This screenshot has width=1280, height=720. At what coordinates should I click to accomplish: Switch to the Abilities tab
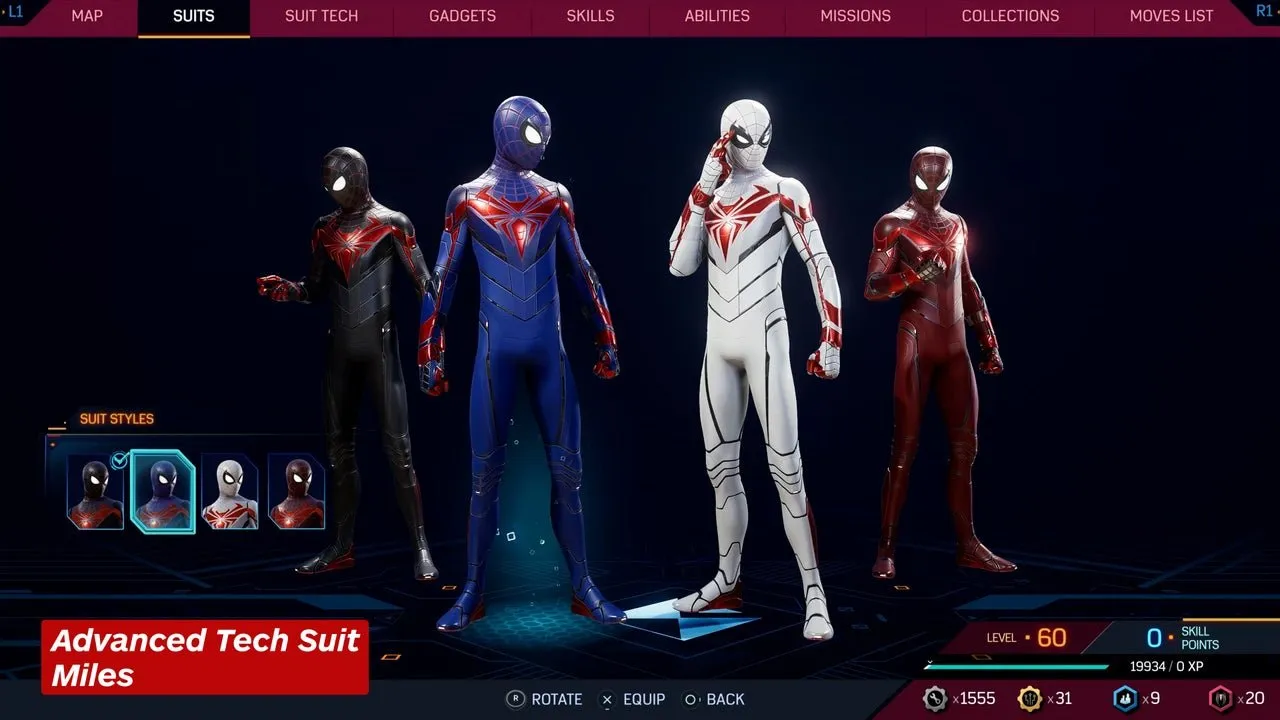click(717, 16)
